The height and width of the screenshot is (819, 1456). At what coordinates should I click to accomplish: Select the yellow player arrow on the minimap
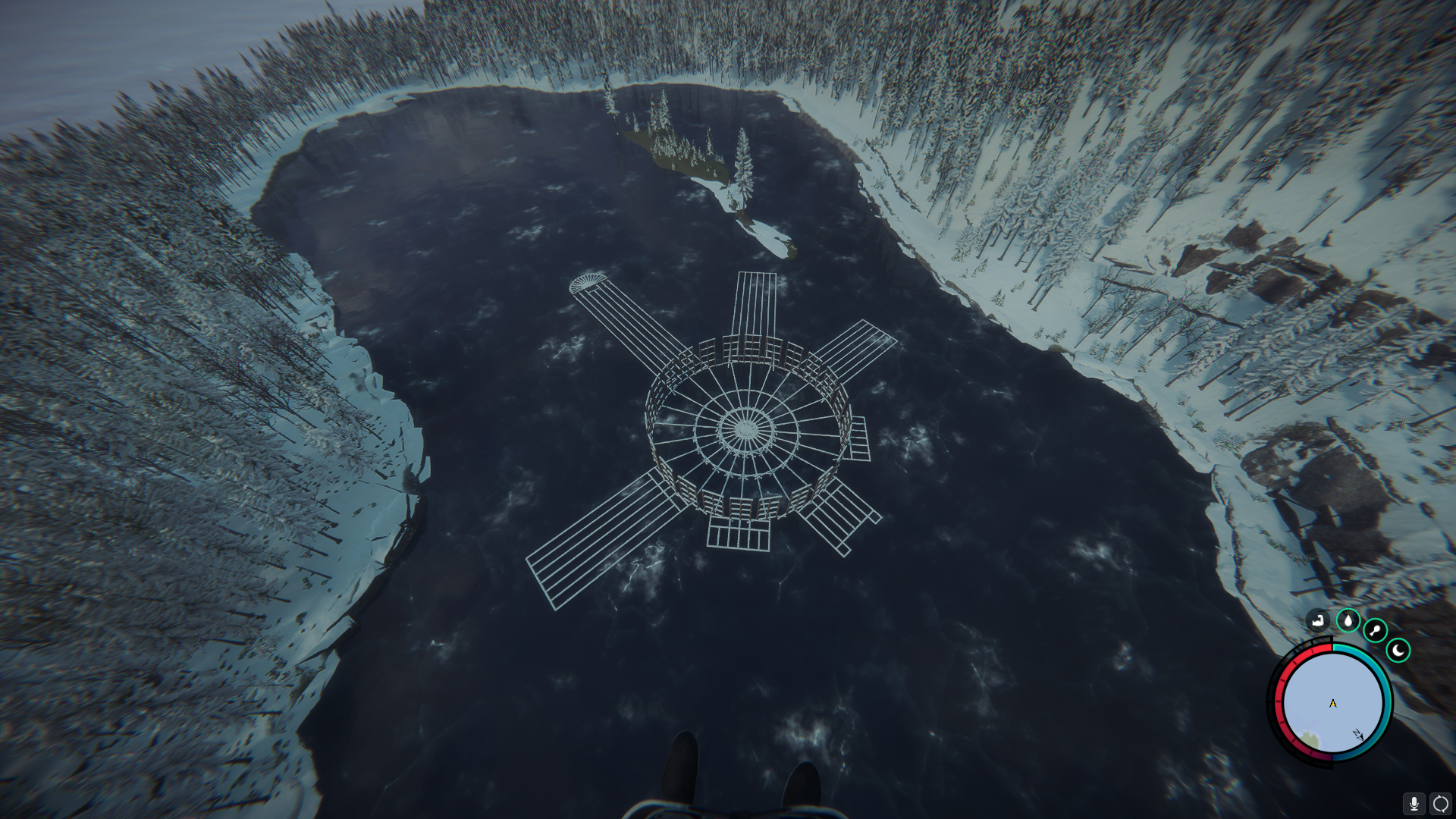pos(1333,704)
